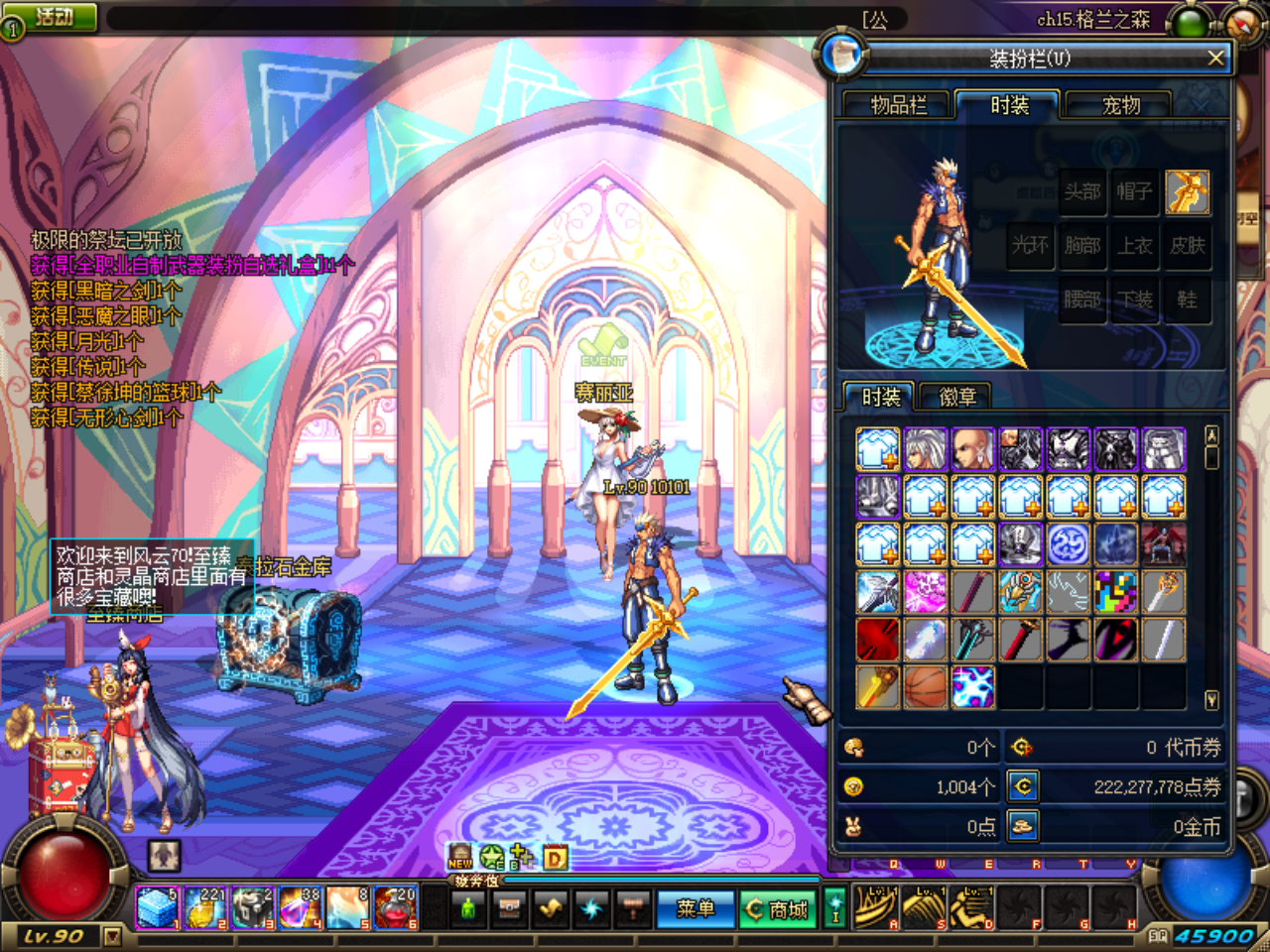Open the 徽章 badge tab
The width and height of the screenshot is (1270, 952).
coord(955,397)
